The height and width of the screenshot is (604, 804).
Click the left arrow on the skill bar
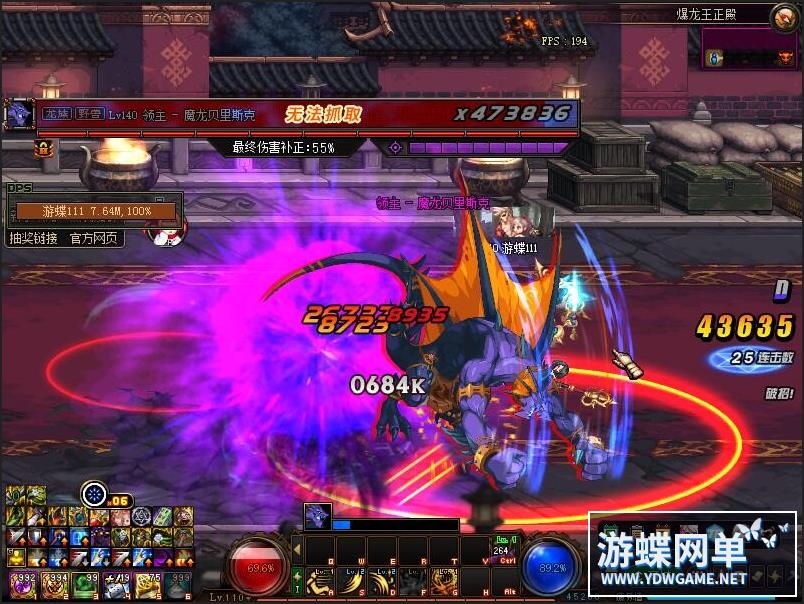click(297, 549)
